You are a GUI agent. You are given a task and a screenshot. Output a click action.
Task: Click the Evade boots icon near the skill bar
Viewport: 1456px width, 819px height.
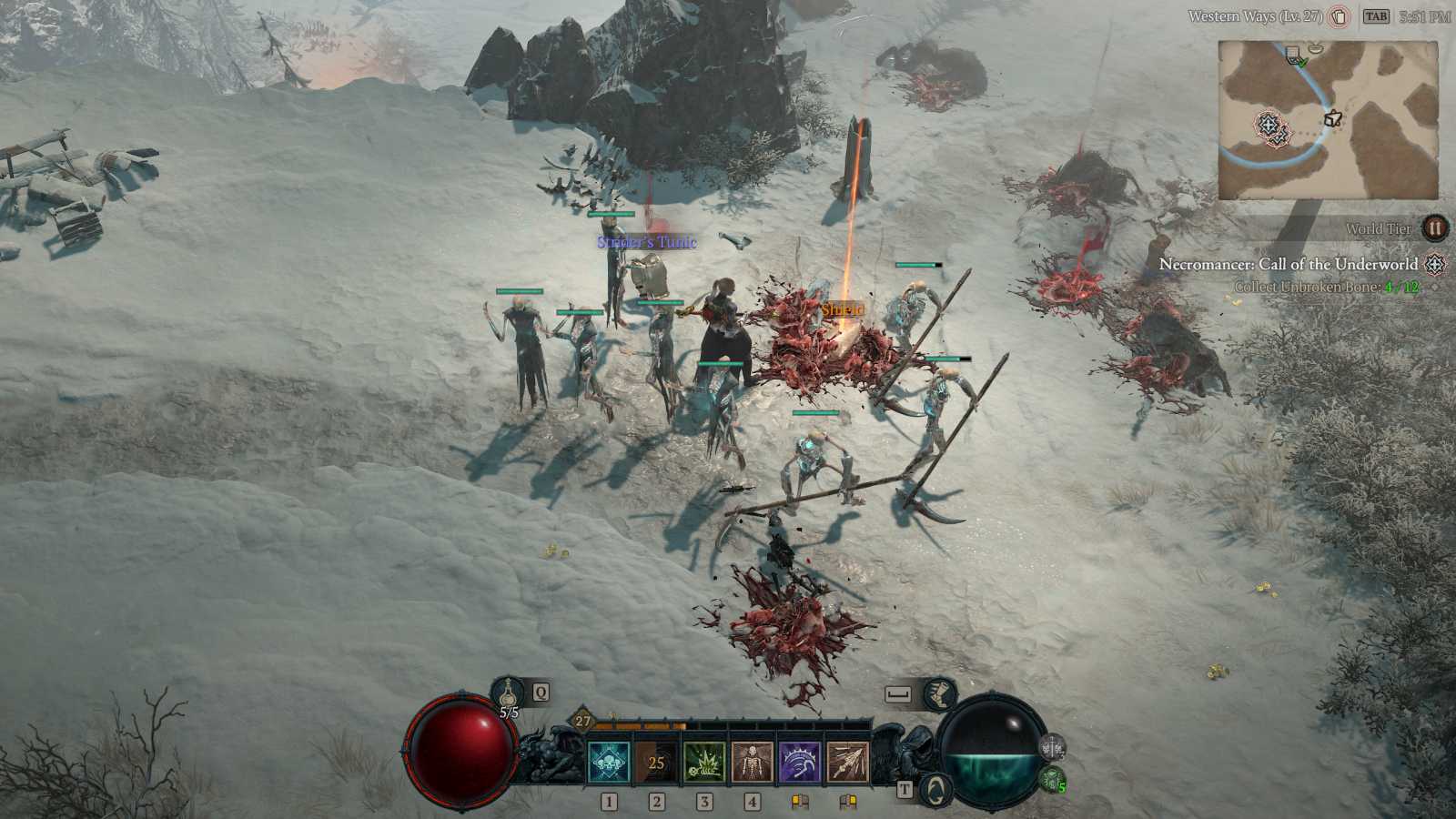(x=940, y=694)
